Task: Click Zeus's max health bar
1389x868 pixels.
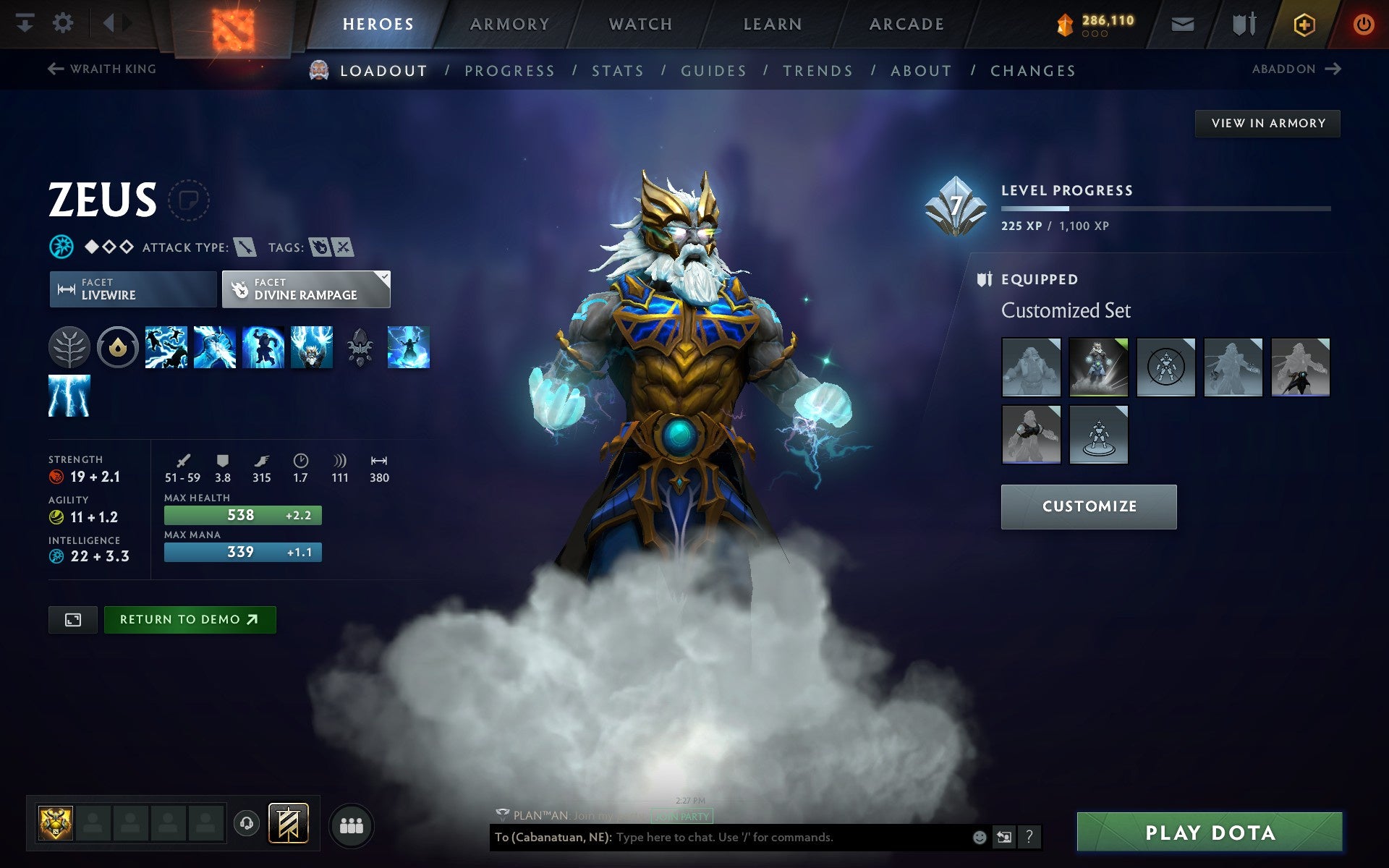Action: 242,514
